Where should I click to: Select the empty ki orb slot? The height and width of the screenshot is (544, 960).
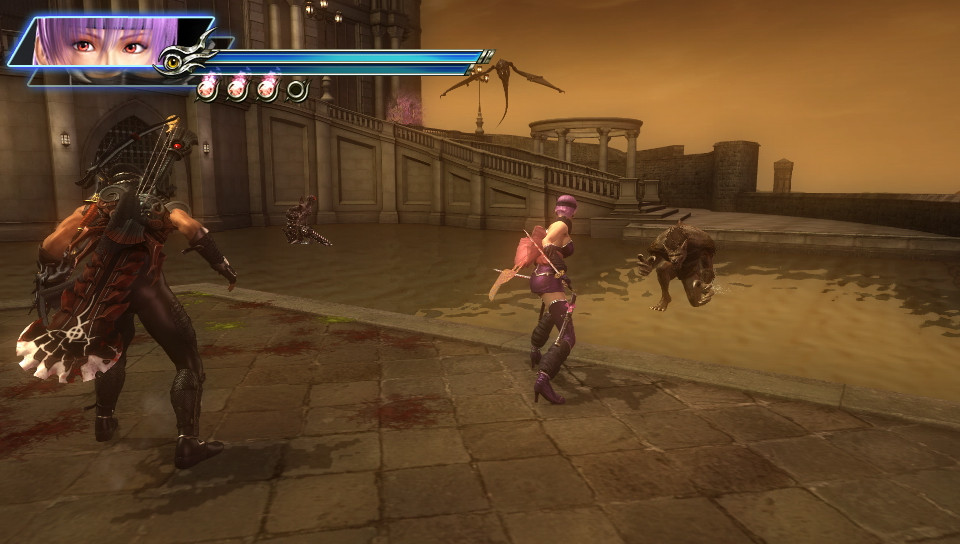[x=297, y=90]
